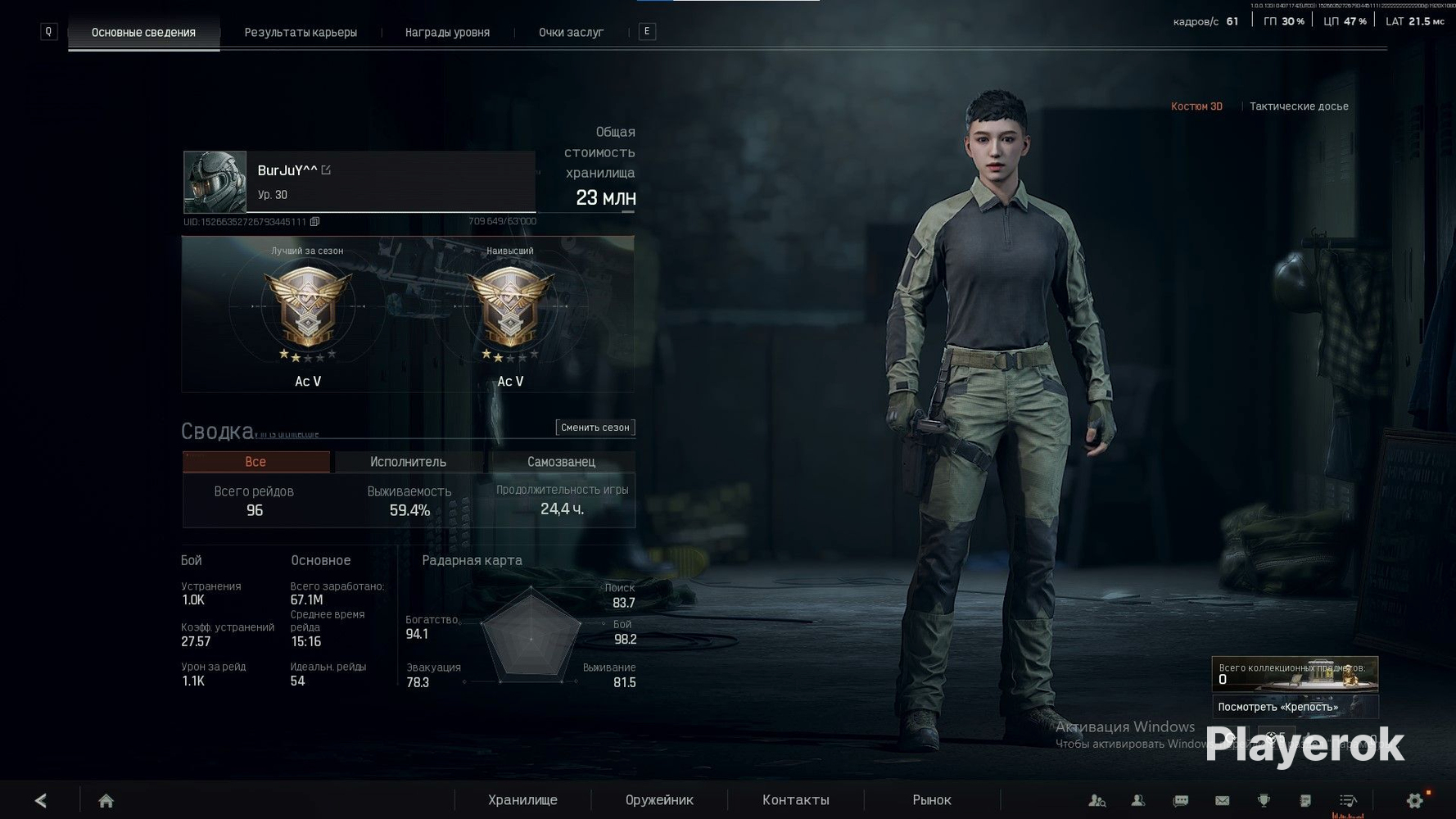
Task: Open the Награды уровня tab
Action: pos(447,33)
